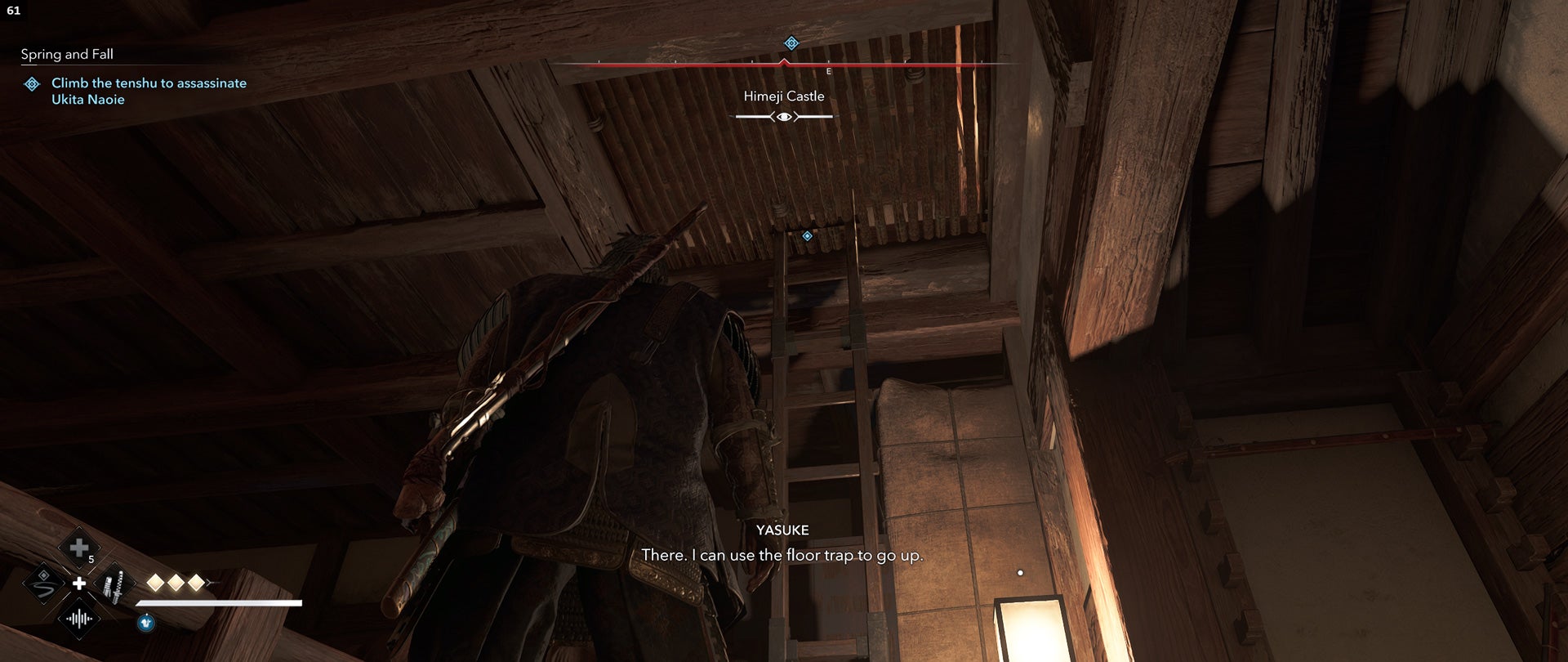This screenshot has width=1568, height=662.
Task: Select the rations healing icon
Action: click(x=79, y=548)
